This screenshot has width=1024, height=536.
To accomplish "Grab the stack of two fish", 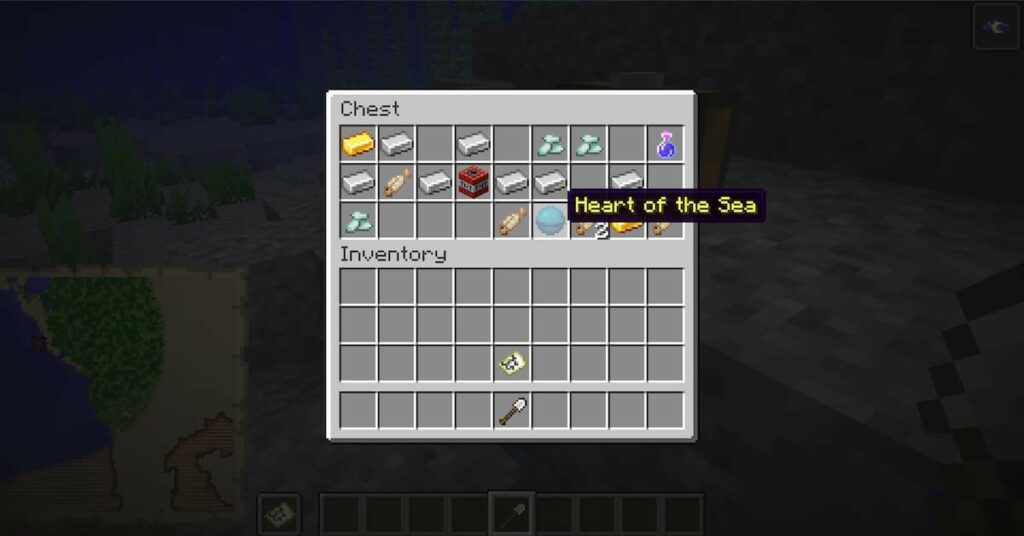I will 590,229.
